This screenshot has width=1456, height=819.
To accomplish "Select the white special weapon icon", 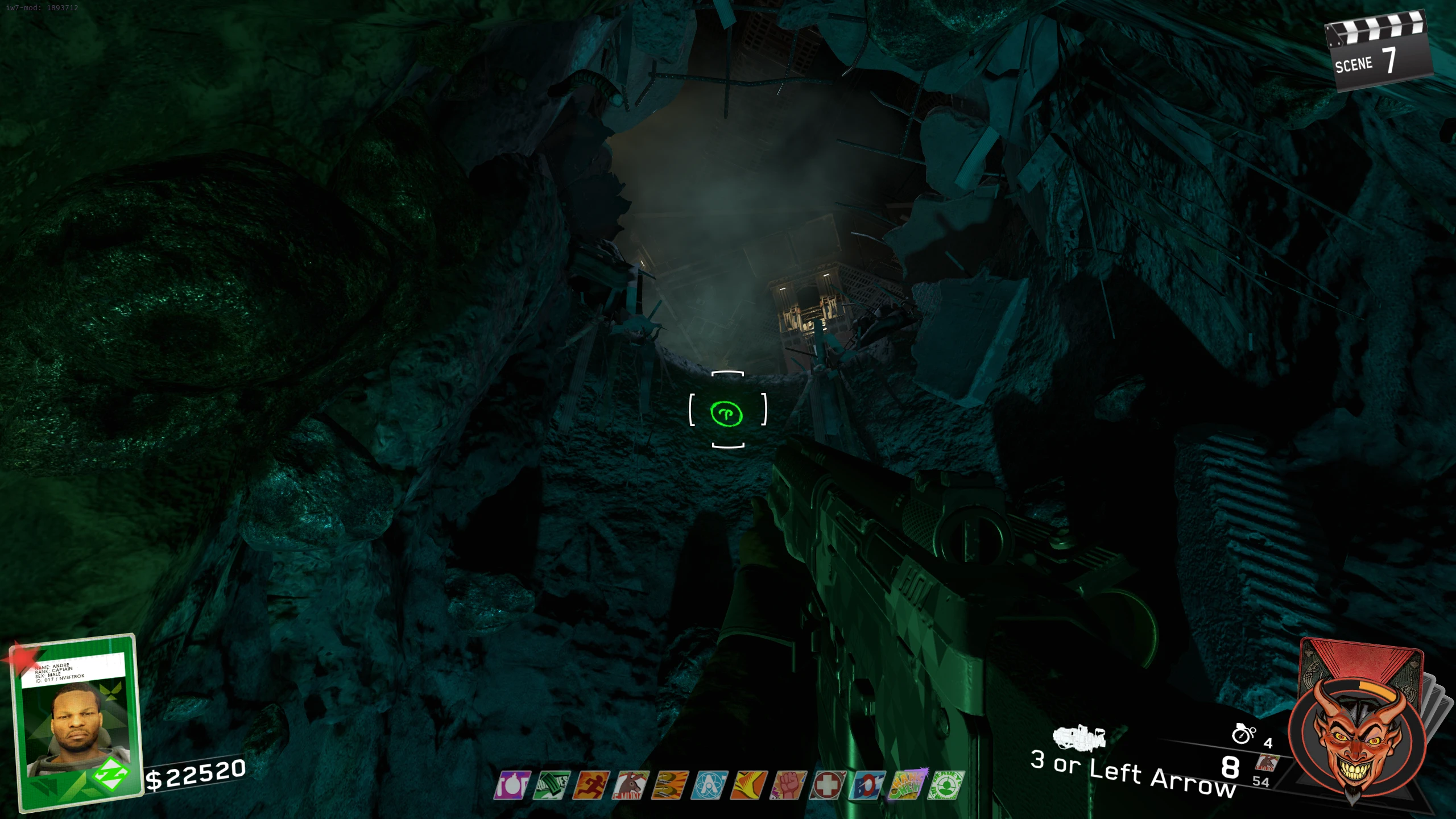I will [1078, 738].
